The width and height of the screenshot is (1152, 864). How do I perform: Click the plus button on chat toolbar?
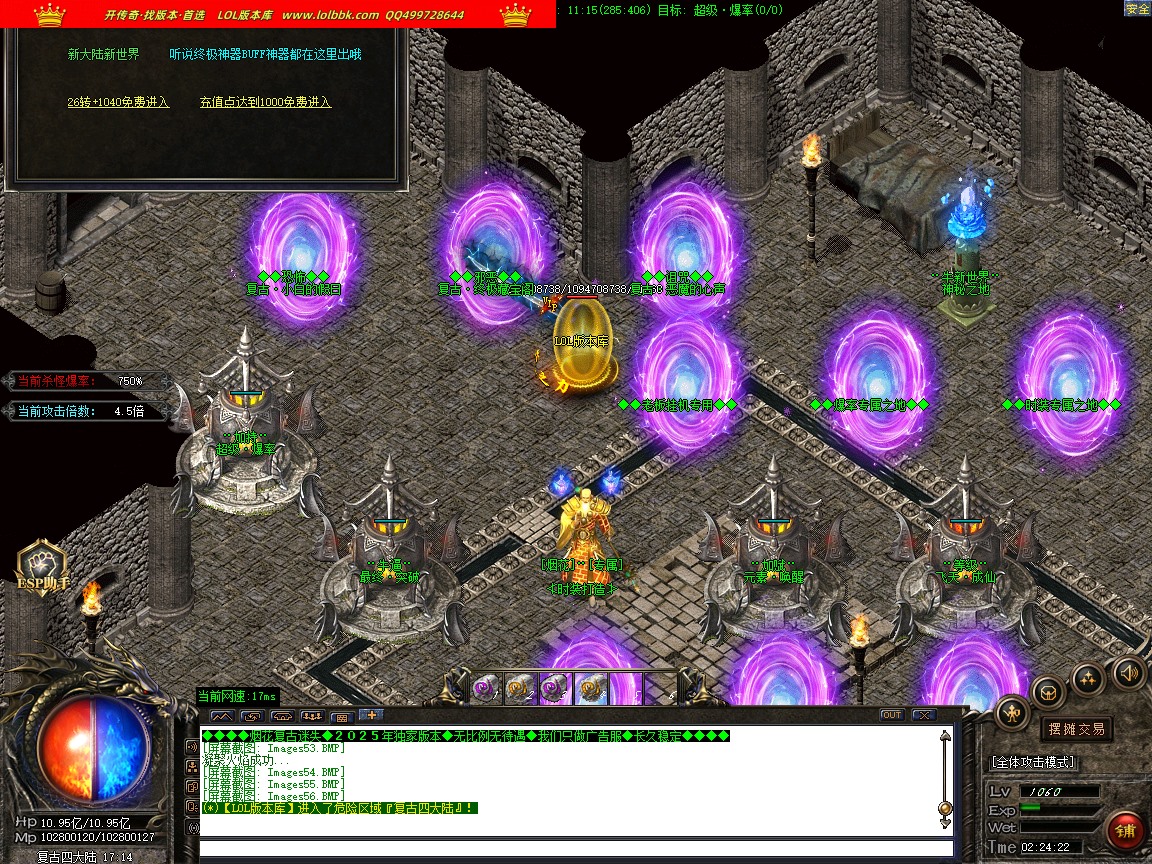[x=370, y=715]
